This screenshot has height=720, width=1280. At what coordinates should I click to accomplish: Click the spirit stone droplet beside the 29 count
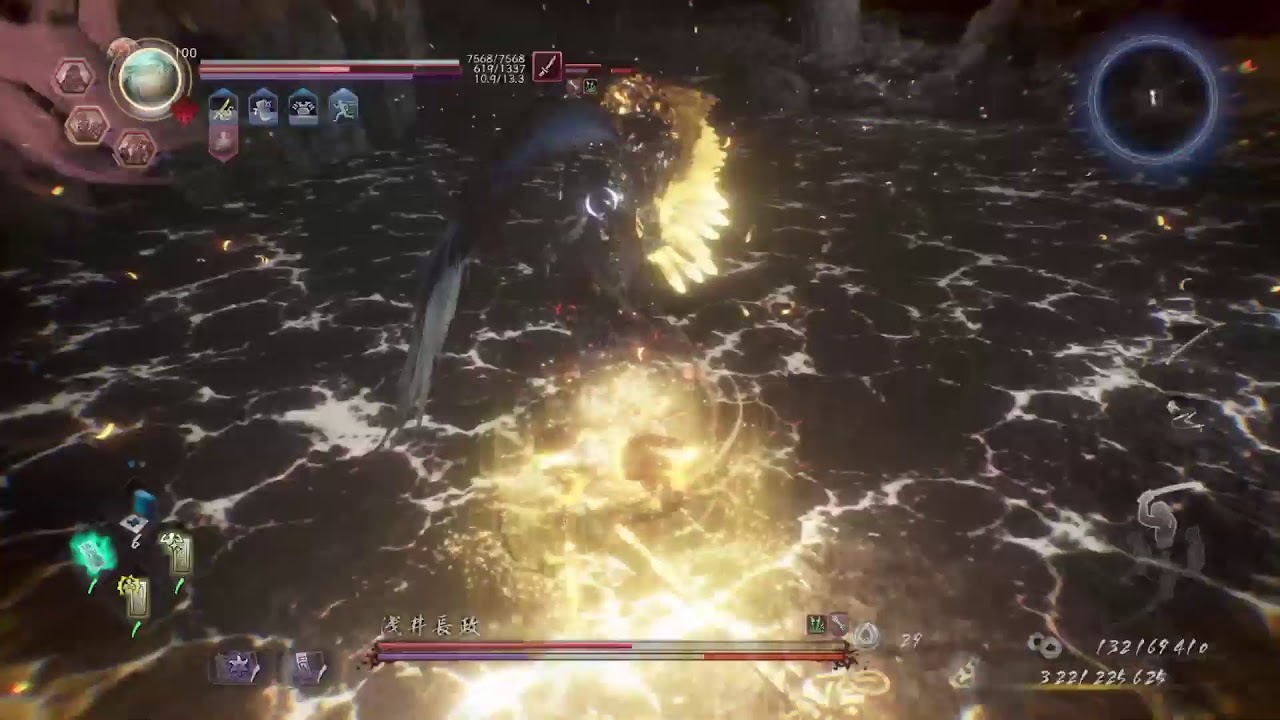[866, 632]
